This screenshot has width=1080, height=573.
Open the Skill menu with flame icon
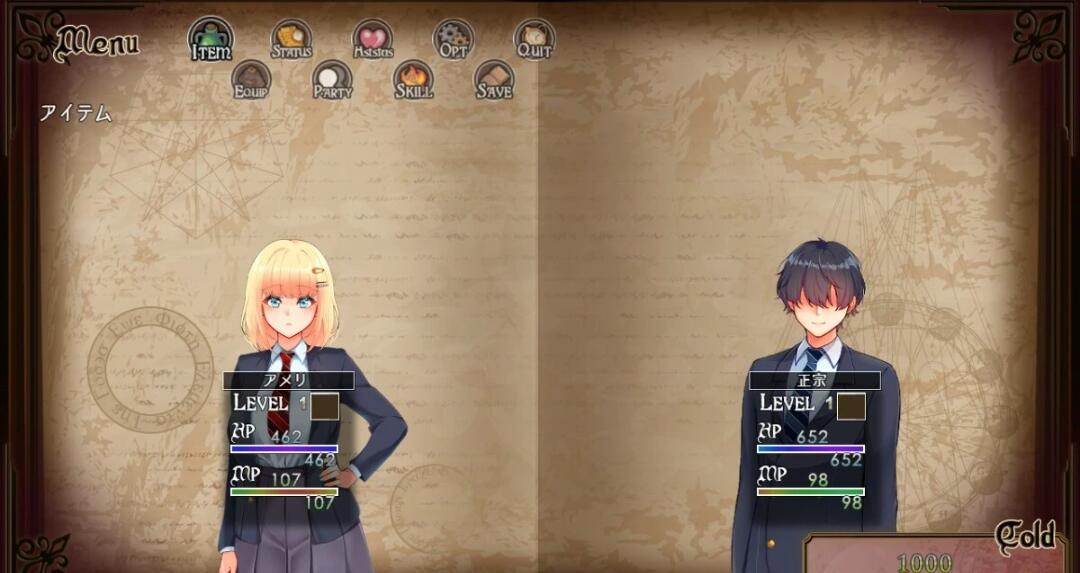pos(413,80)
